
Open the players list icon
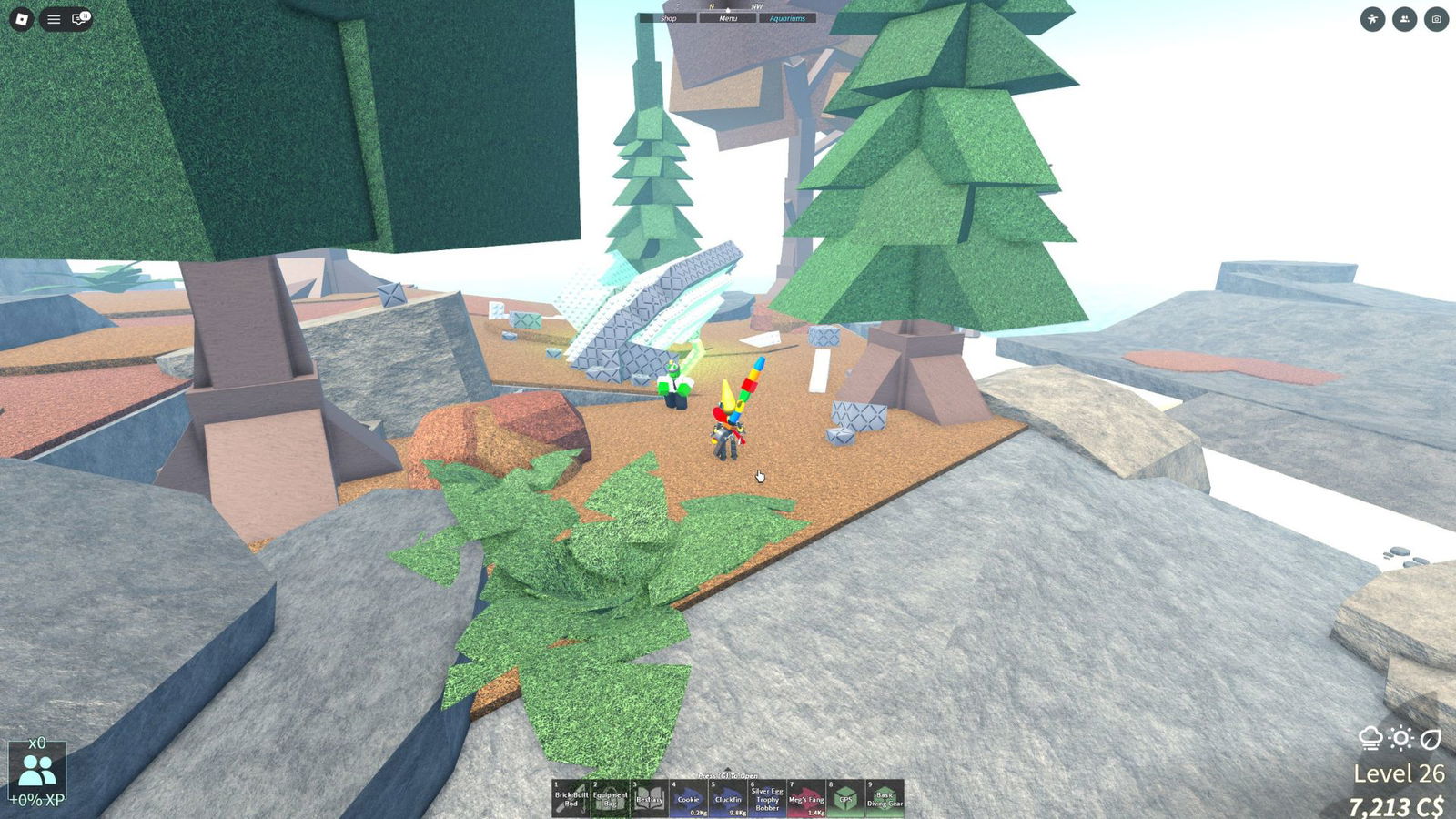(x=1404, y=18)
